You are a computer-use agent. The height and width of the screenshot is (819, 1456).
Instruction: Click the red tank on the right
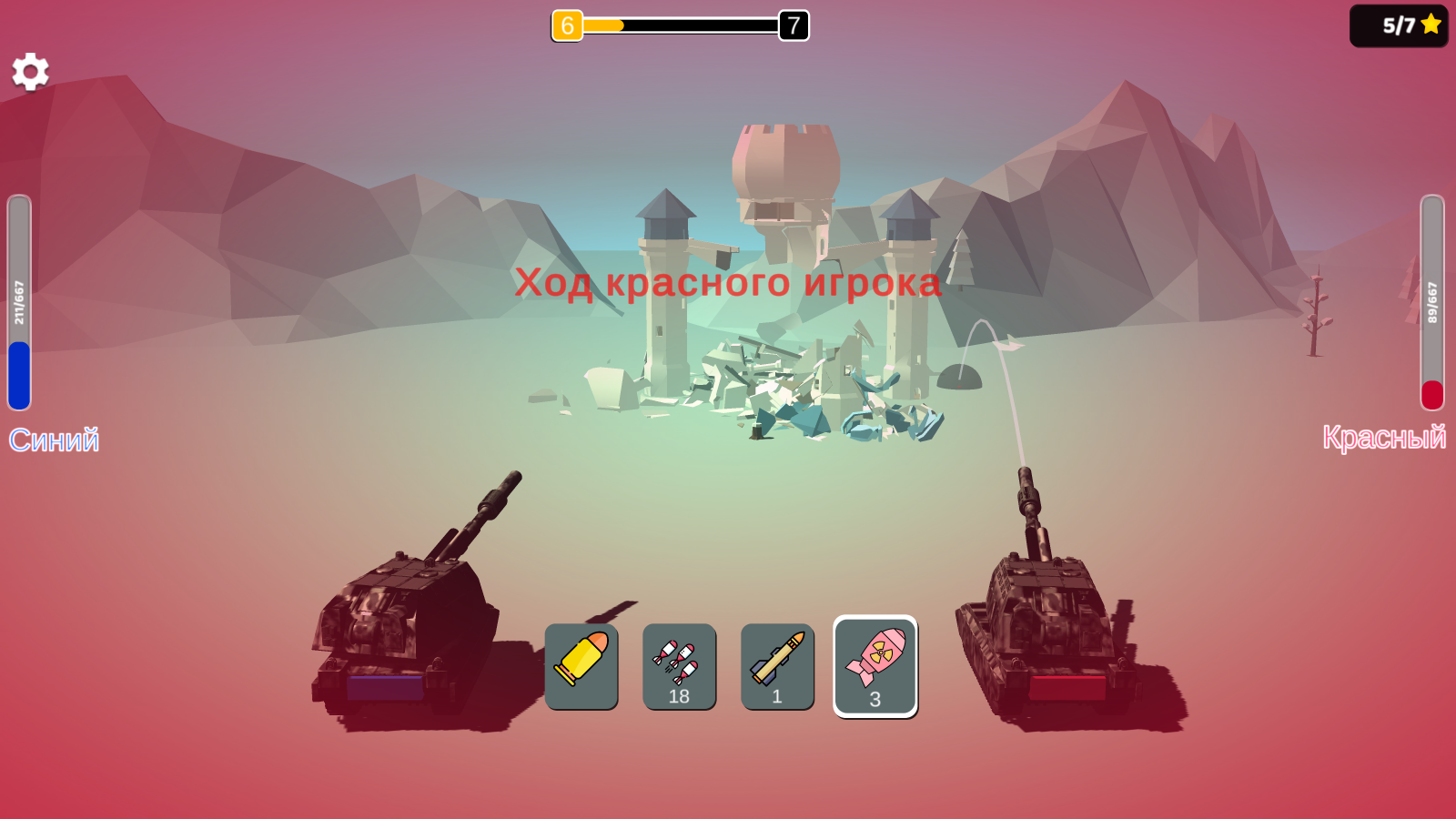1046,628
